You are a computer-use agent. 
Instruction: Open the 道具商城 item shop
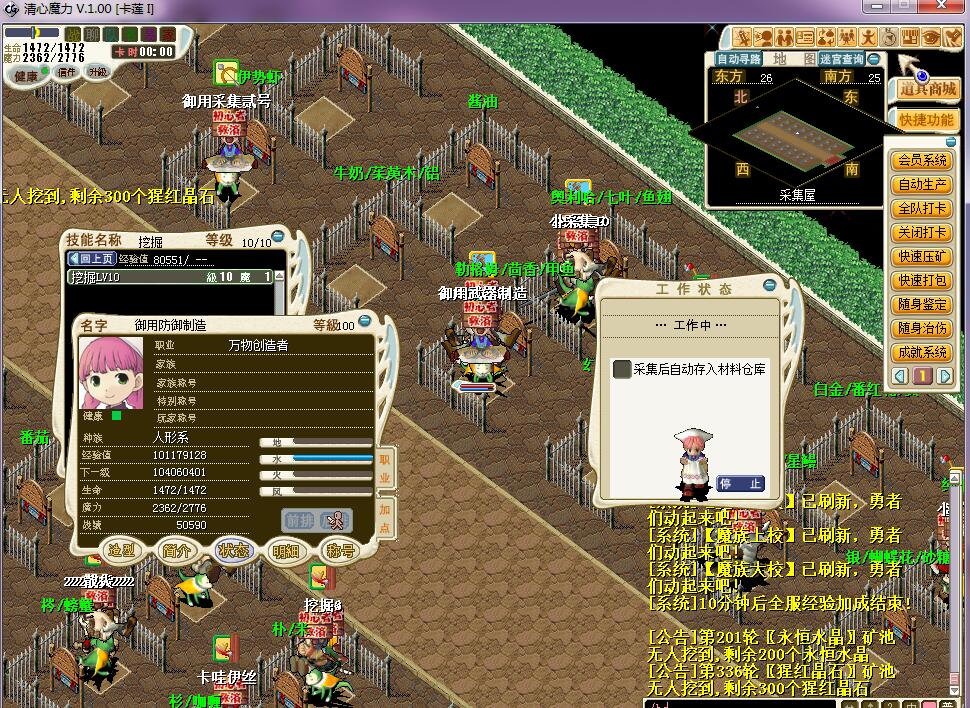click(x=927, y=89)
